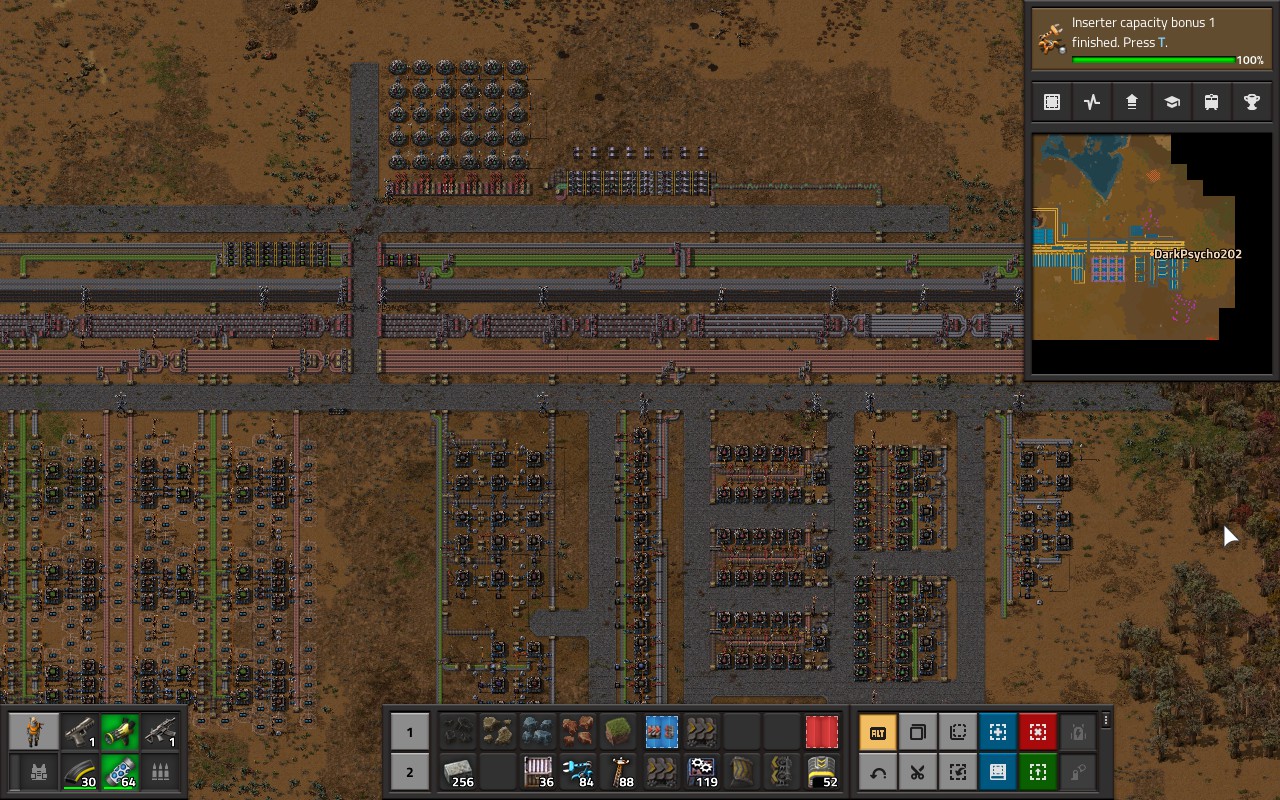Image resolution: width=1280 pixels, height=800 pixels.
Task: Switch to quickbar row 2
Action: click(409, 772)
